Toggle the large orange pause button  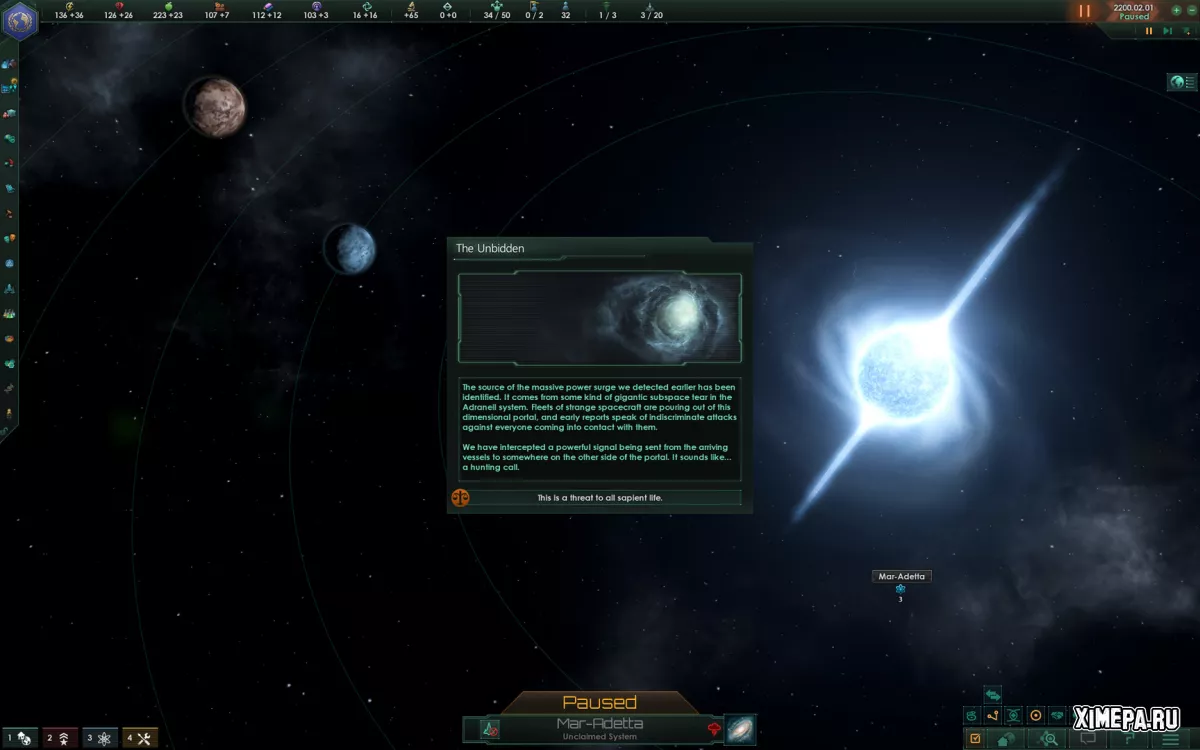pos(1085,11)
